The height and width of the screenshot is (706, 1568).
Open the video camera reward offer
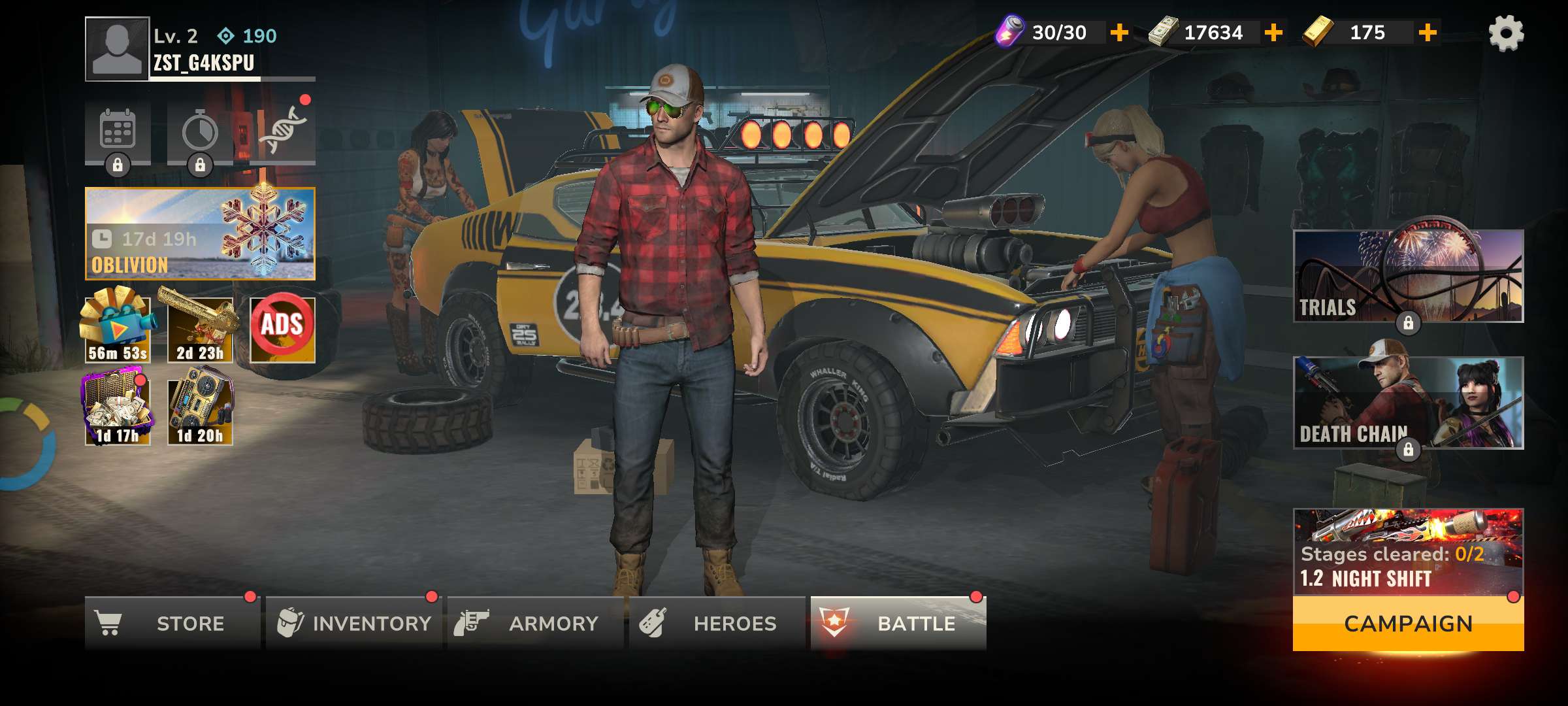click(118, 329)
